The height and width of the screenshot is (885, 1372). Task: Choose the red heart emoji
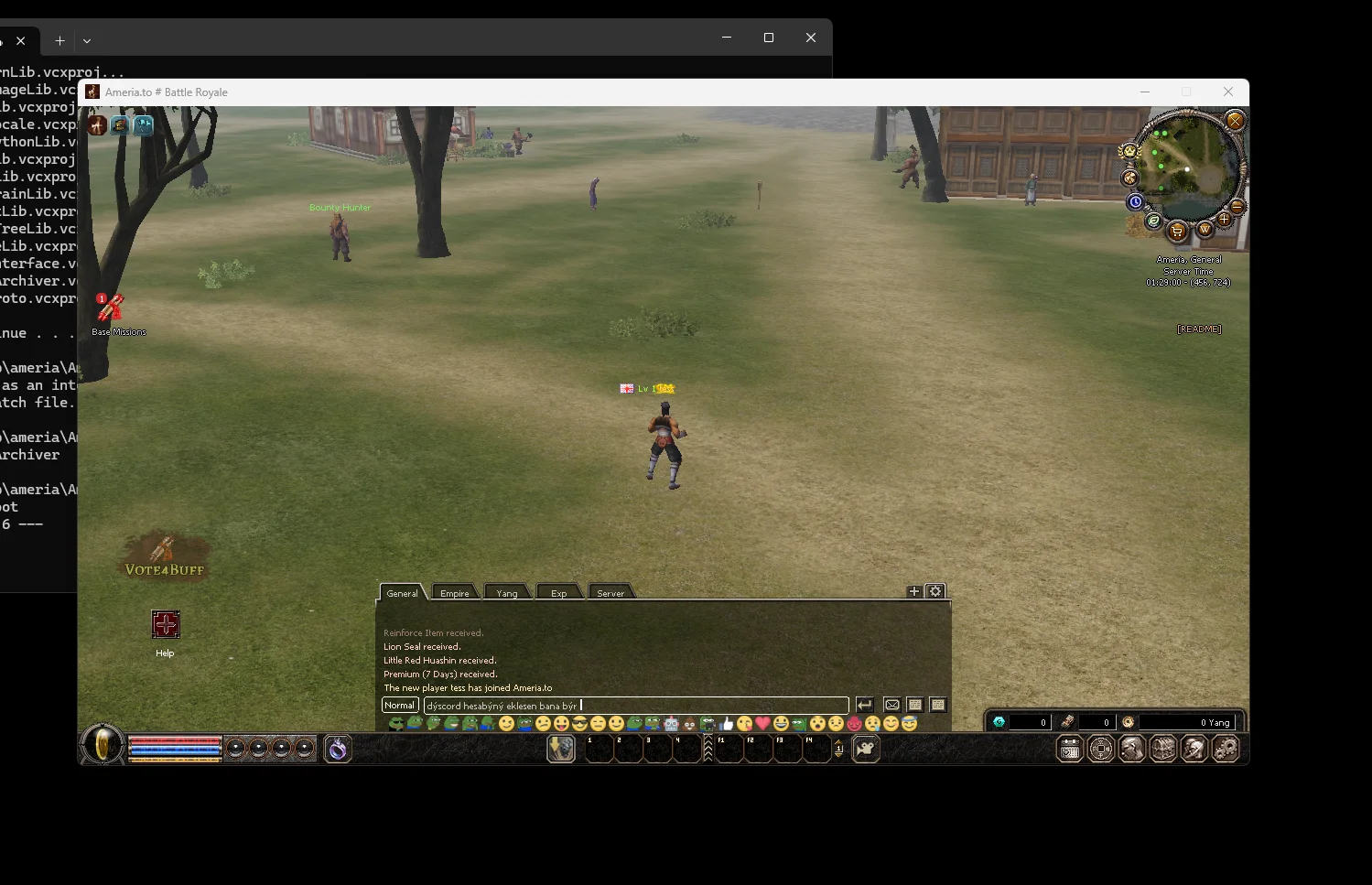coord(762,724)
